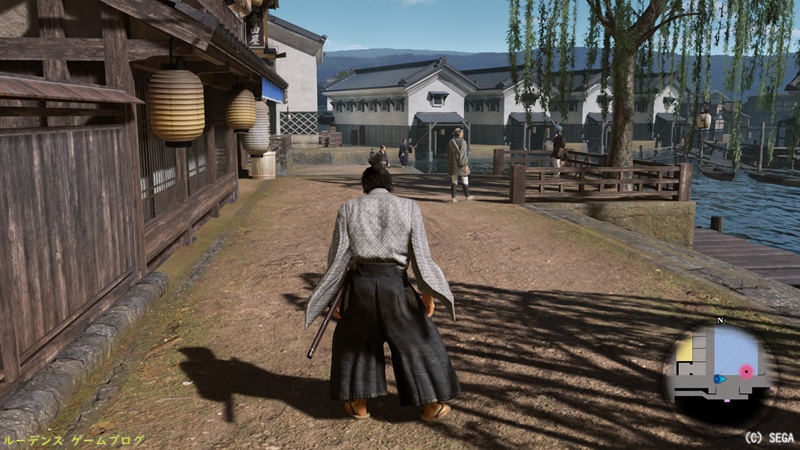Viewport: 800px width, 450px height.
Task: Click the yellow building area on minimap
Action: 685,349
